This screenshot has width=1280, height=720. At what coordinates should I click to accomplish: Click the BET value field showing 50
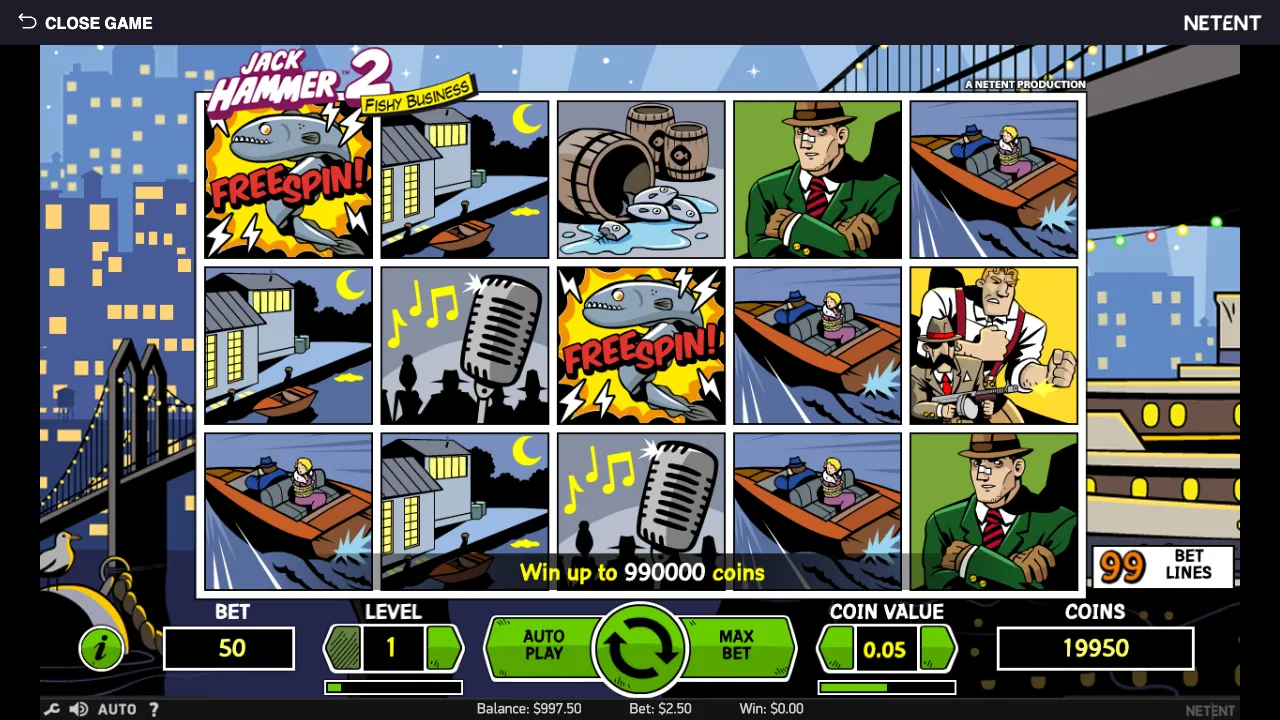click(x=229, y=648)
